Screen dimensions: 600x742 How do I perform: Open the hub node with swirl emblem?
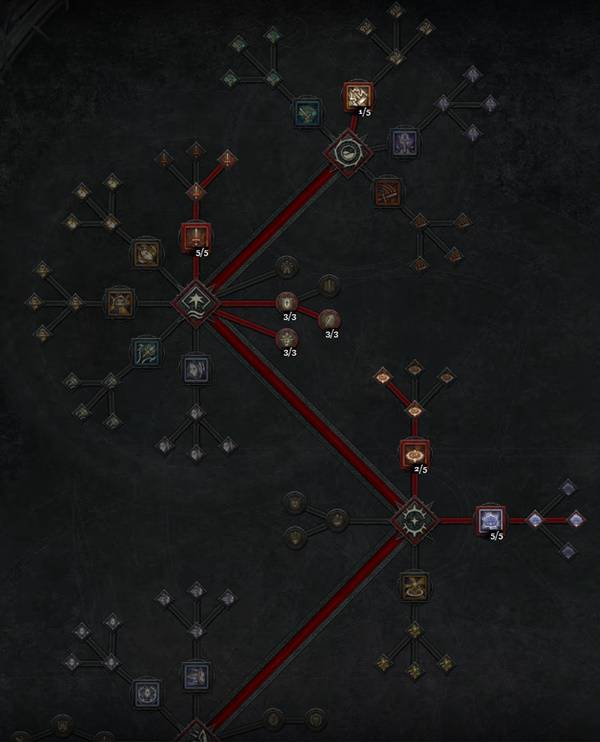(x=348, y=153)
